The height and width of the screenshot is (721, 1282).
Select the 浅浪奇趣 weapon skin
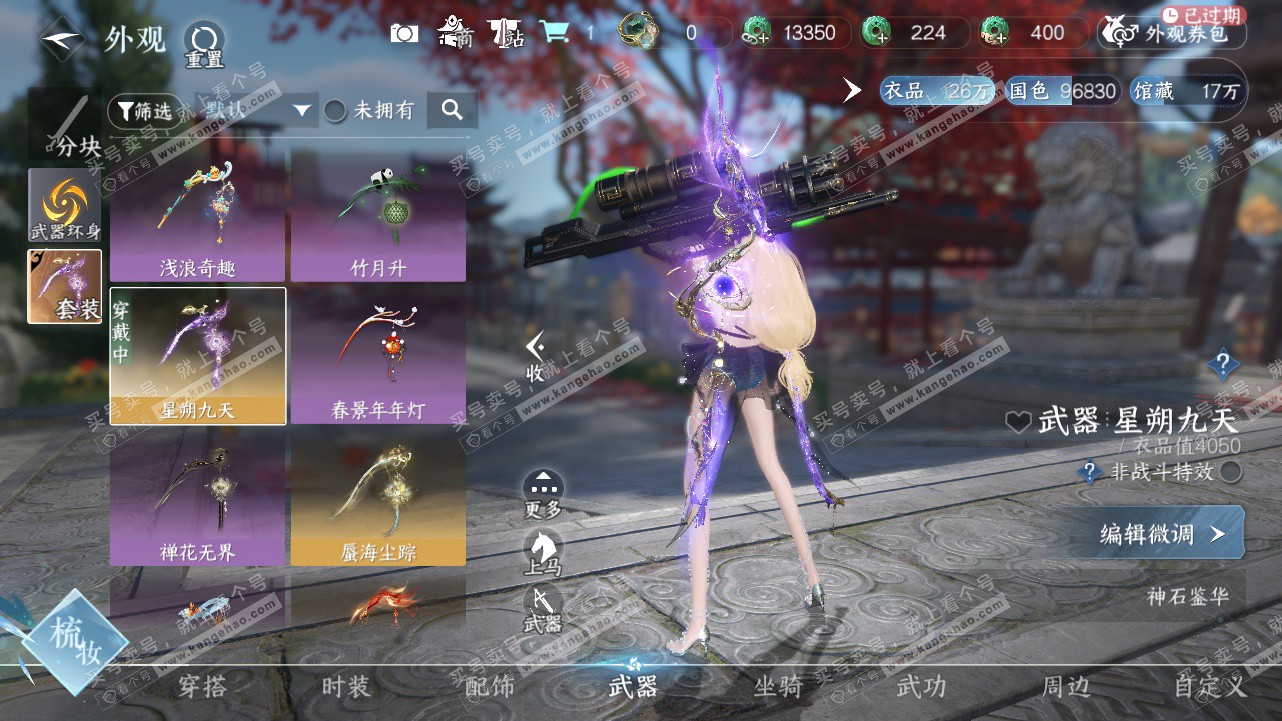coord(198,213)
